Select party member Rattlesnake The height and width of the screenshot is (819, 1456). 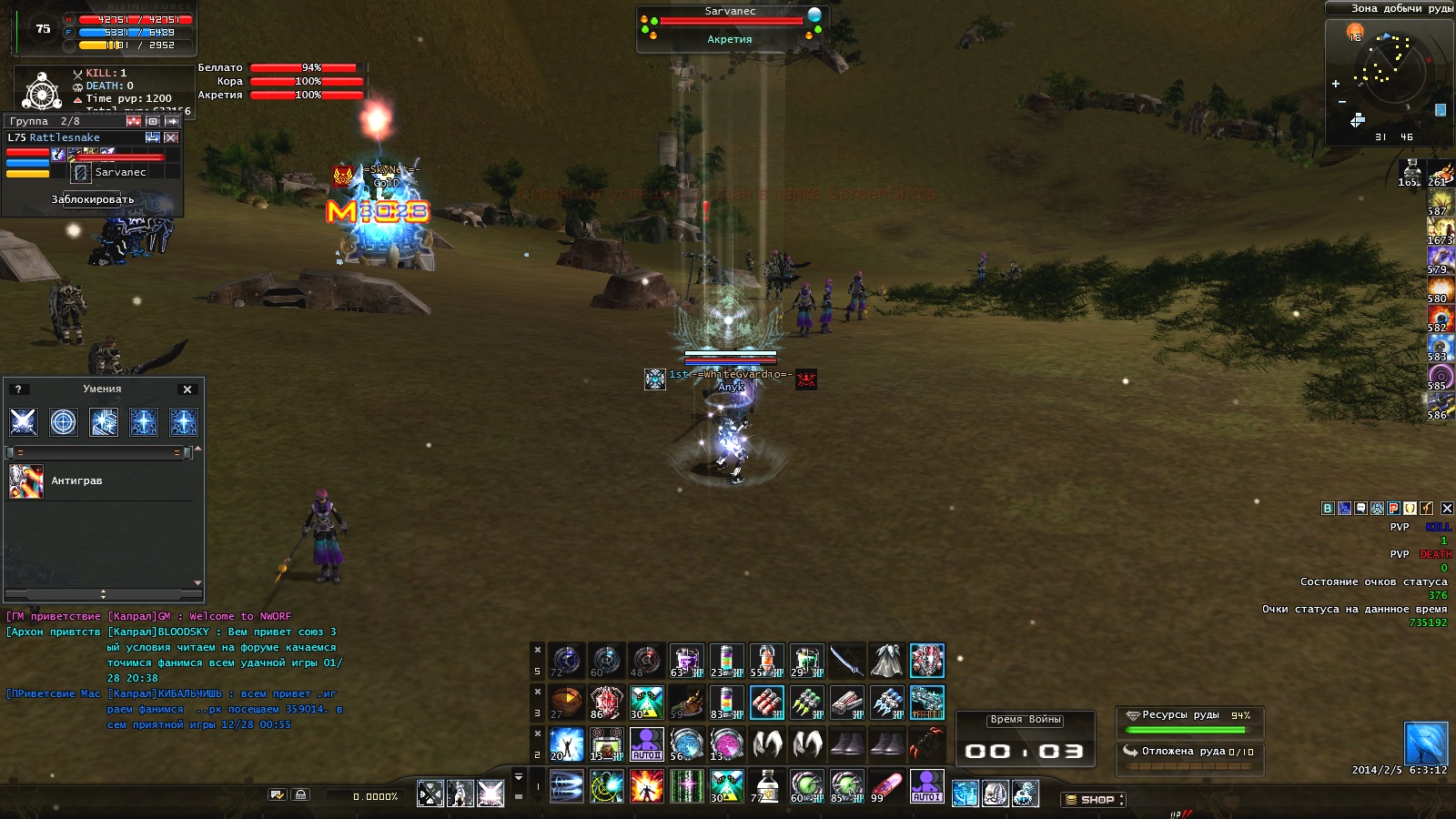click(x=65, y=138)
